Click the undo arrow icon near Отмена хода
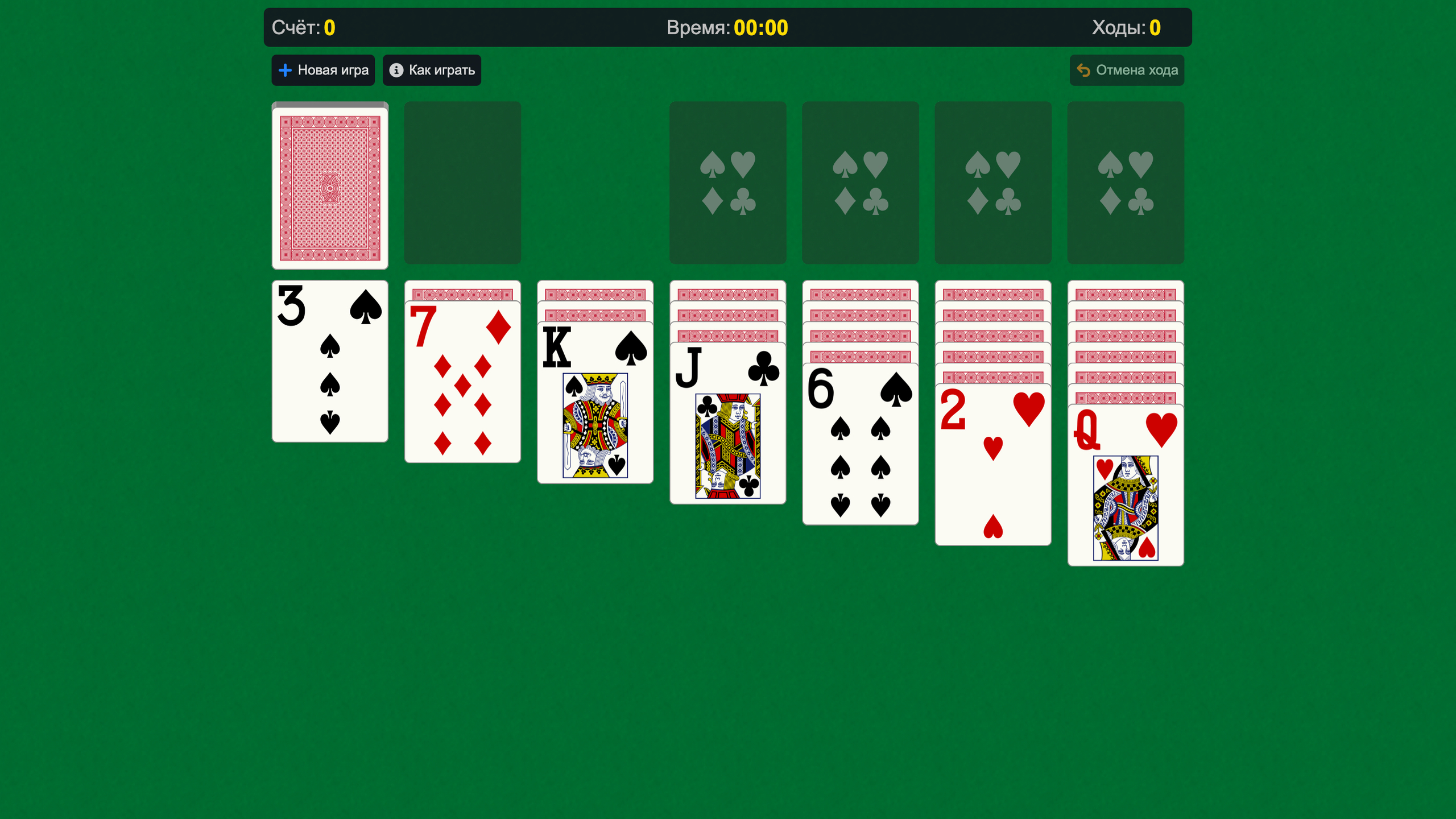This screenshot has width=1456, height=819. click(x=1084, y=70)
